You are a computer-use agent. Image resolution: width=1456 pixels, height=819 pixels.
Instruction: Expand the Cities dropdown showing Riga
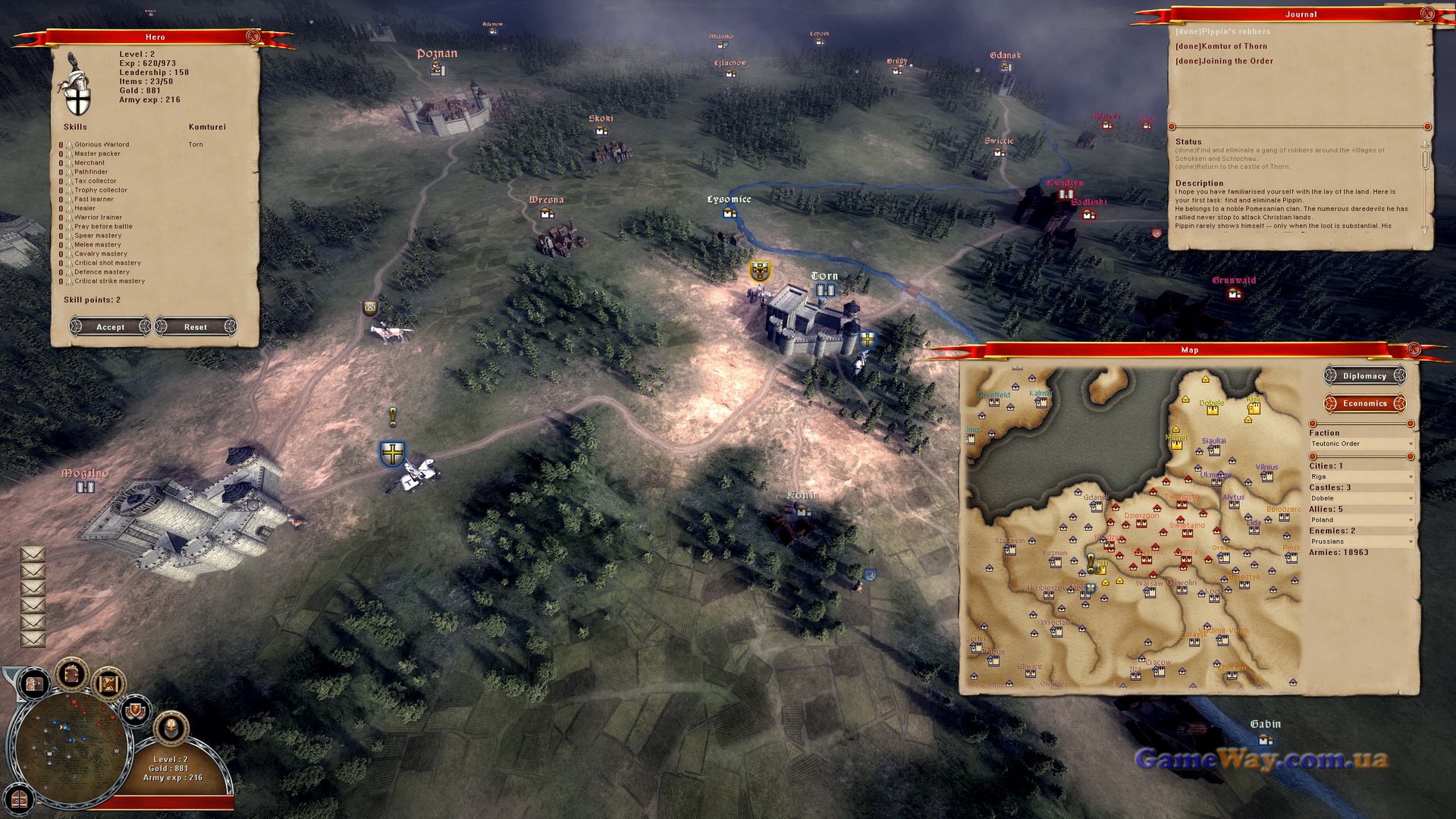pos(1361,477)
